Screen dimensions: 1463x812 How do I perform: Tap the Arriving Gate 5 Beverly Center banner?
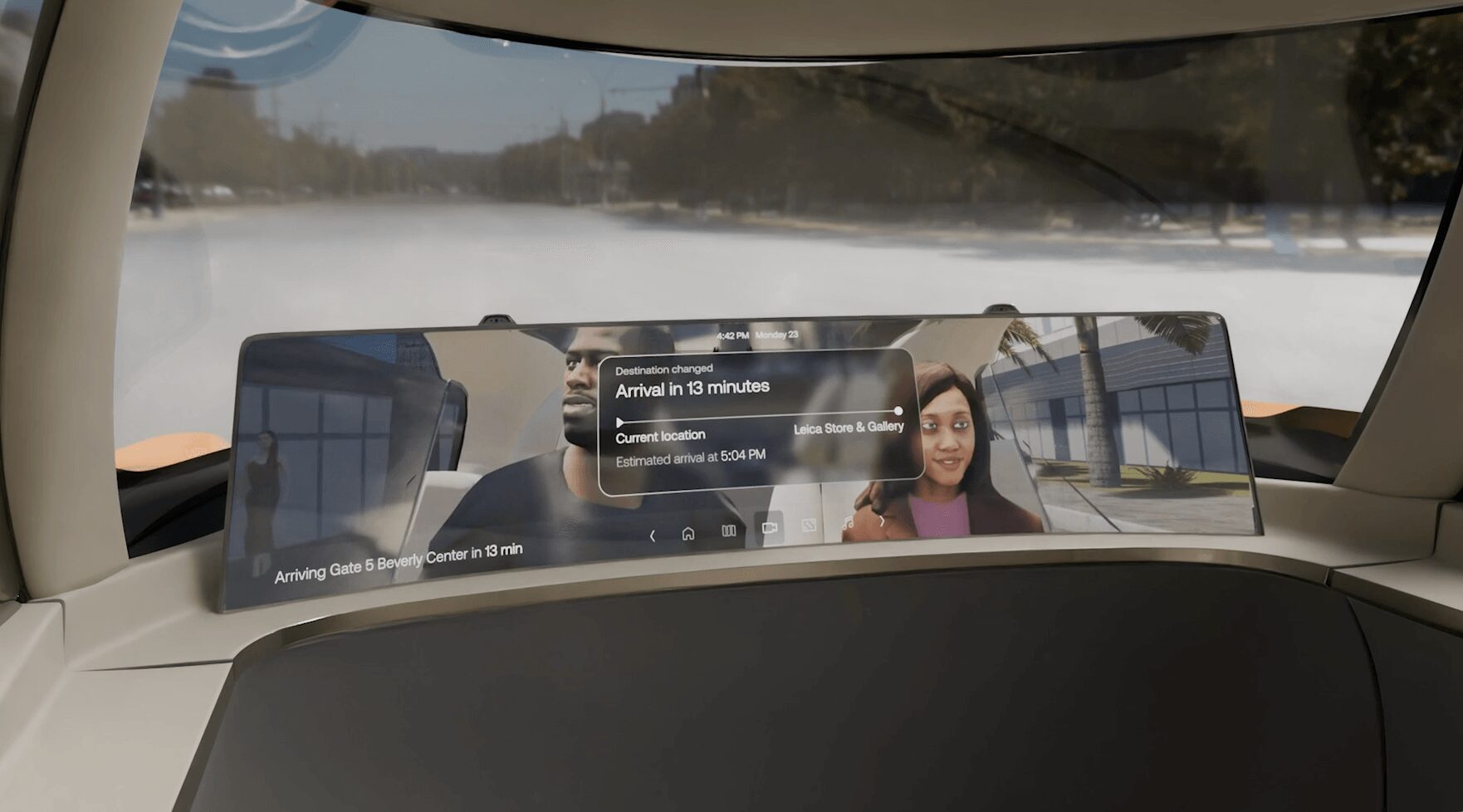tap(399, 562)
